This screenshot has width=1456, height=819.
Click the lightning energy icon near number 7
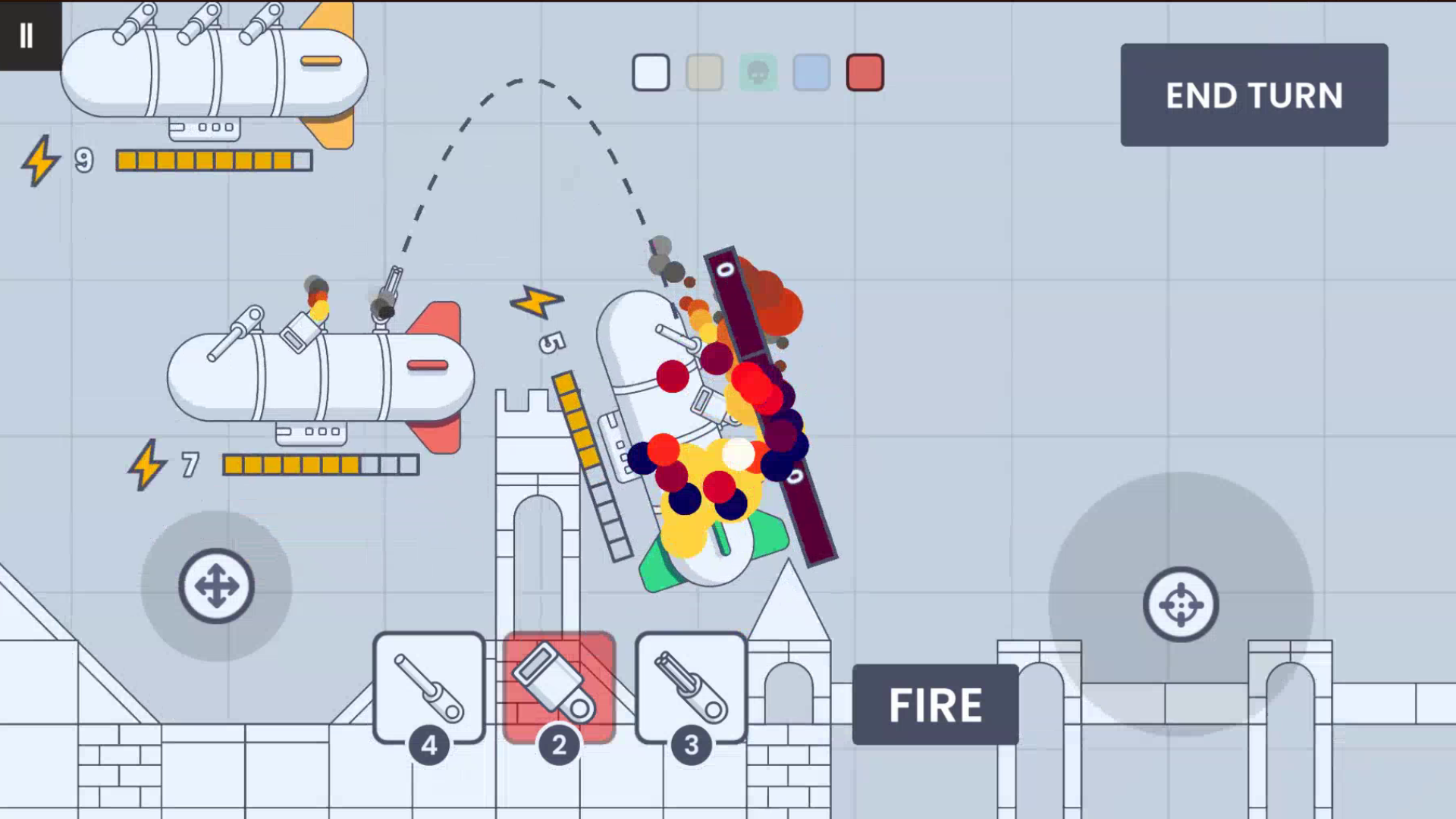click(x=149, y=465)
